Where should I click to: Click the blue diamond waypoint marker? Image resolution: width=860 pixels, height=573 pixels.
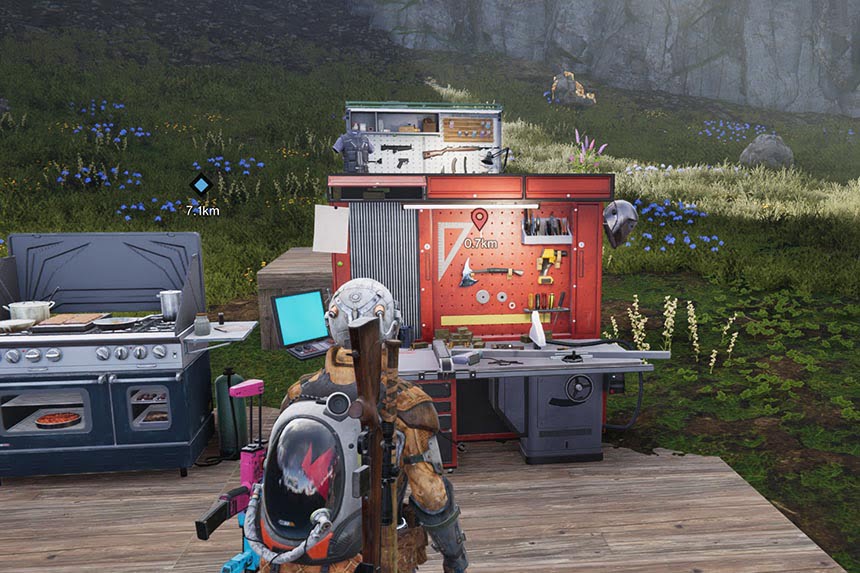201,184
